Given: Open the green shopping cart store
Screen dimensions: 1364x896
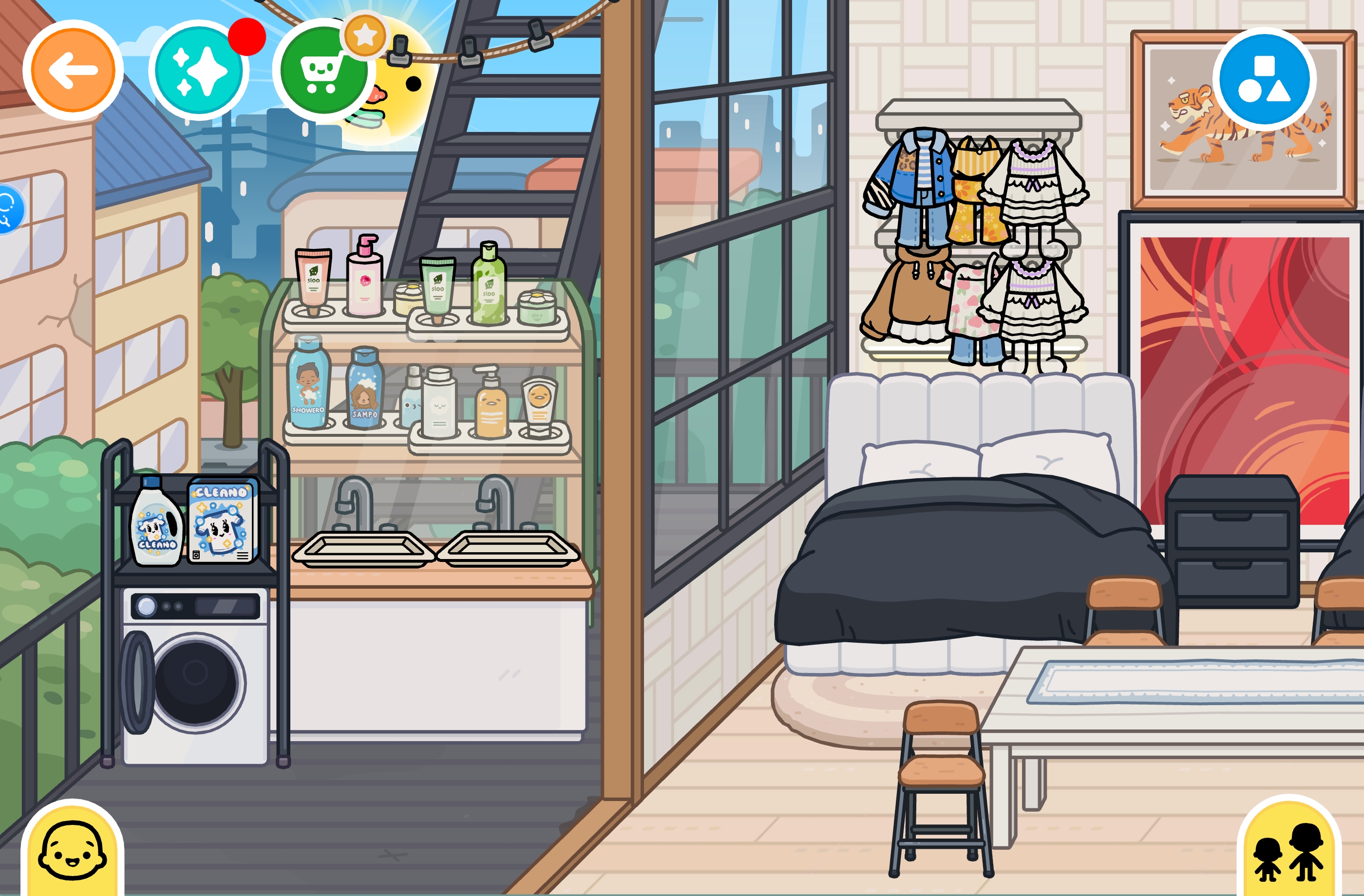Looking at the screenshot, I should tap(323, 71).
